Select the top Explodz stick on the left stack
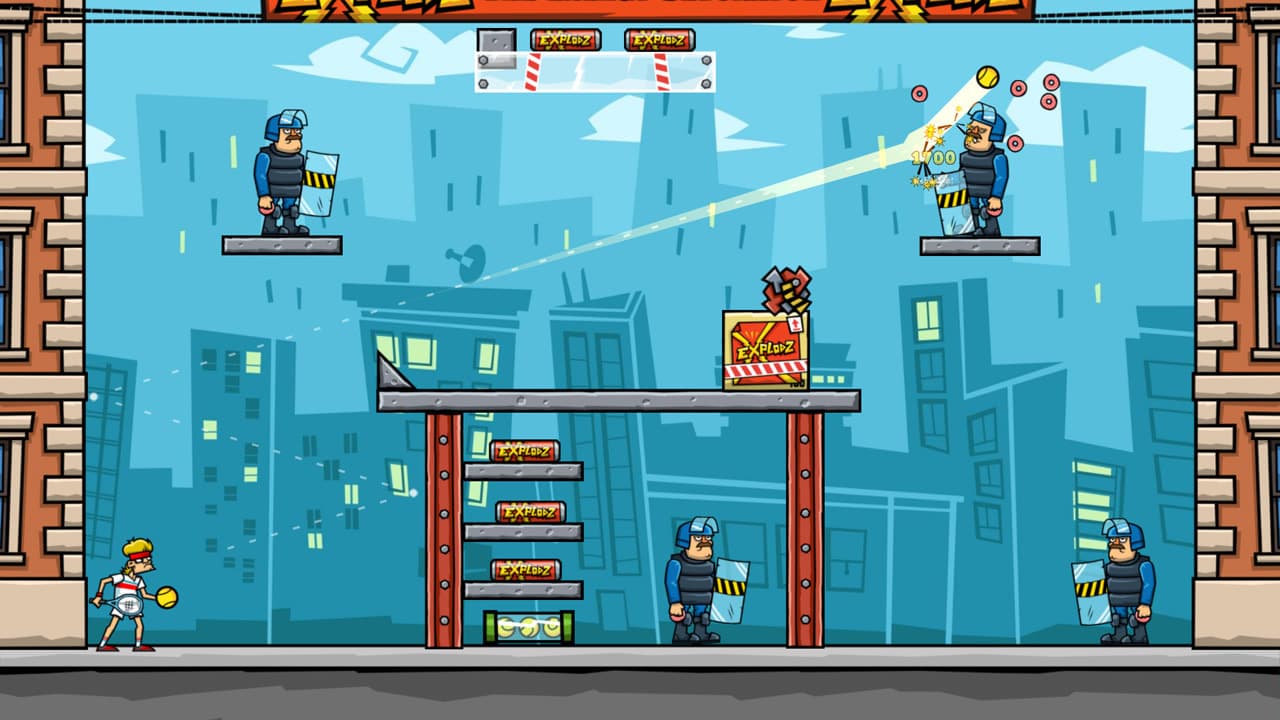Viewport: 1280px width, 720px height. coord(523,452)
